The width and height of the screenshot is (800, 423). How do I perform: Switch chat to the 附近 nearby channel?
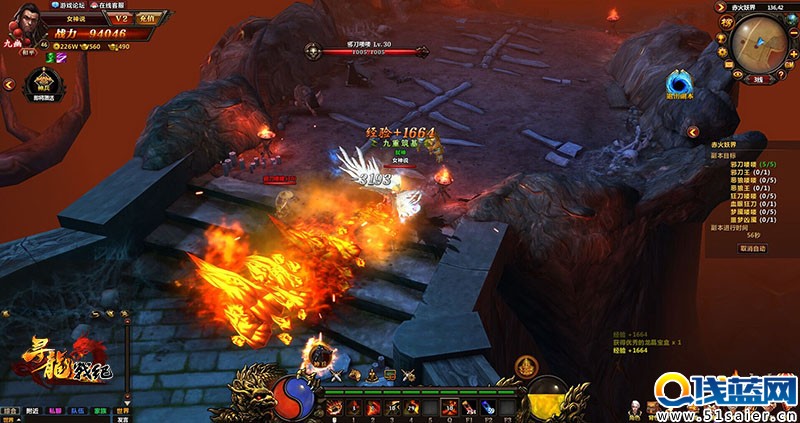click(33, 410)
